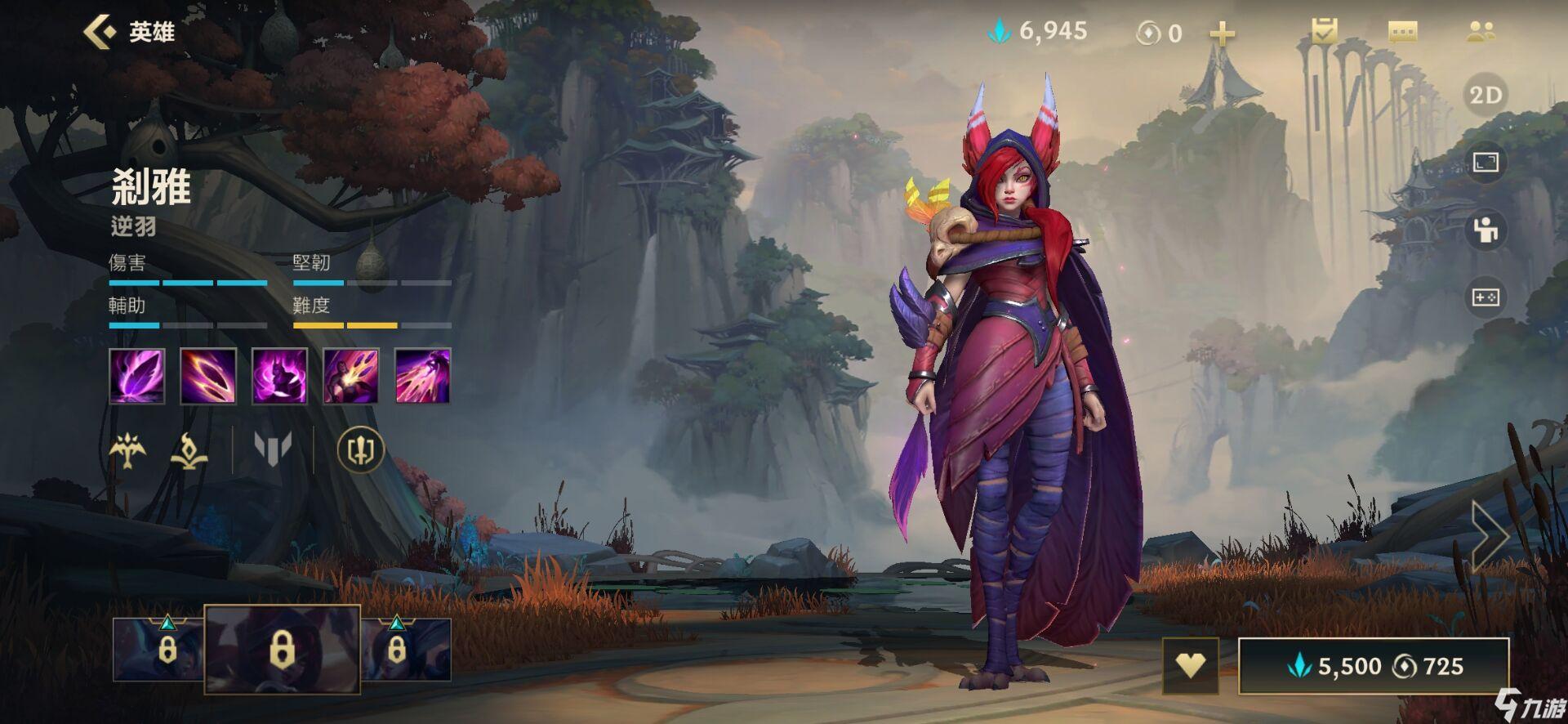
Task: View the Deadly Plumage ability icon
Action: click(279, 376)
